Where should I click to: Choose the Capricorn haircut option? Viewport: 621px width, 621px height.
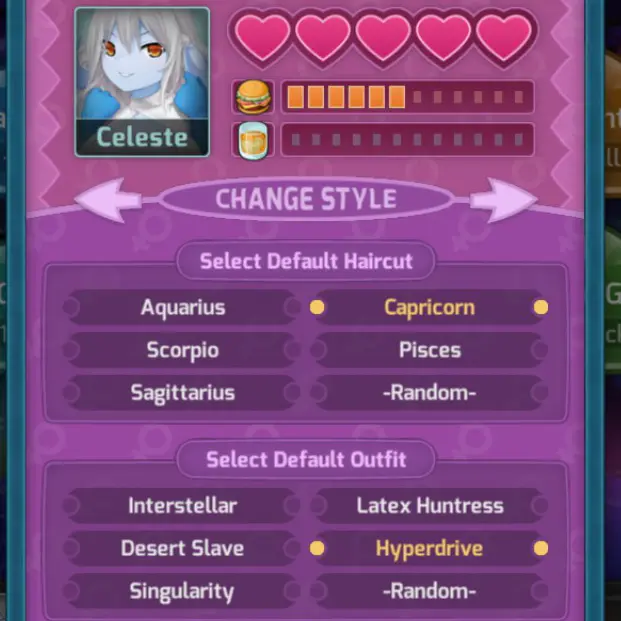pyautogui.click(x=429, y=308)
